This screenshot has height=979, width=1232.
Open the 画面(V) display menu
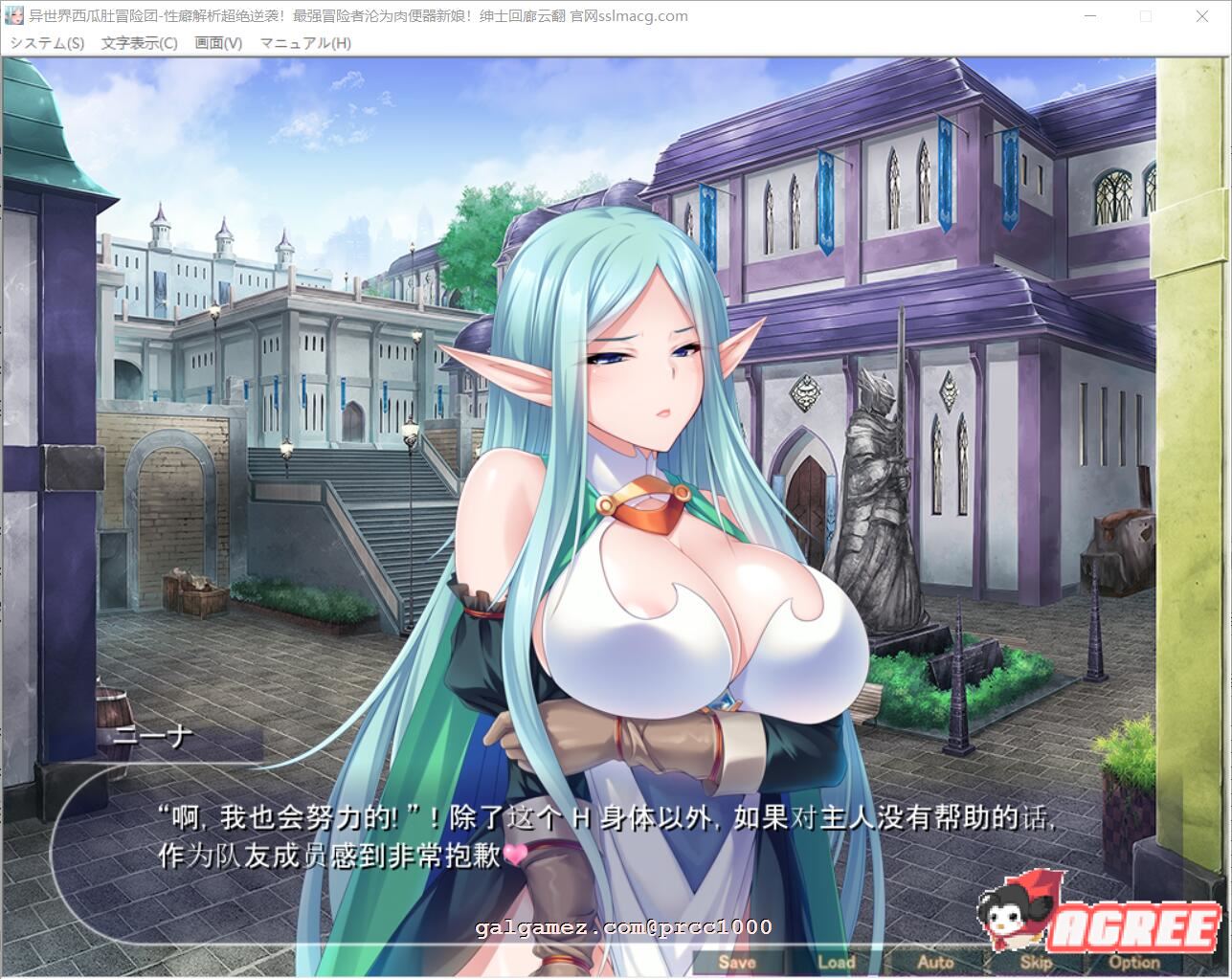pyautogui.click(x=216, y=43)
